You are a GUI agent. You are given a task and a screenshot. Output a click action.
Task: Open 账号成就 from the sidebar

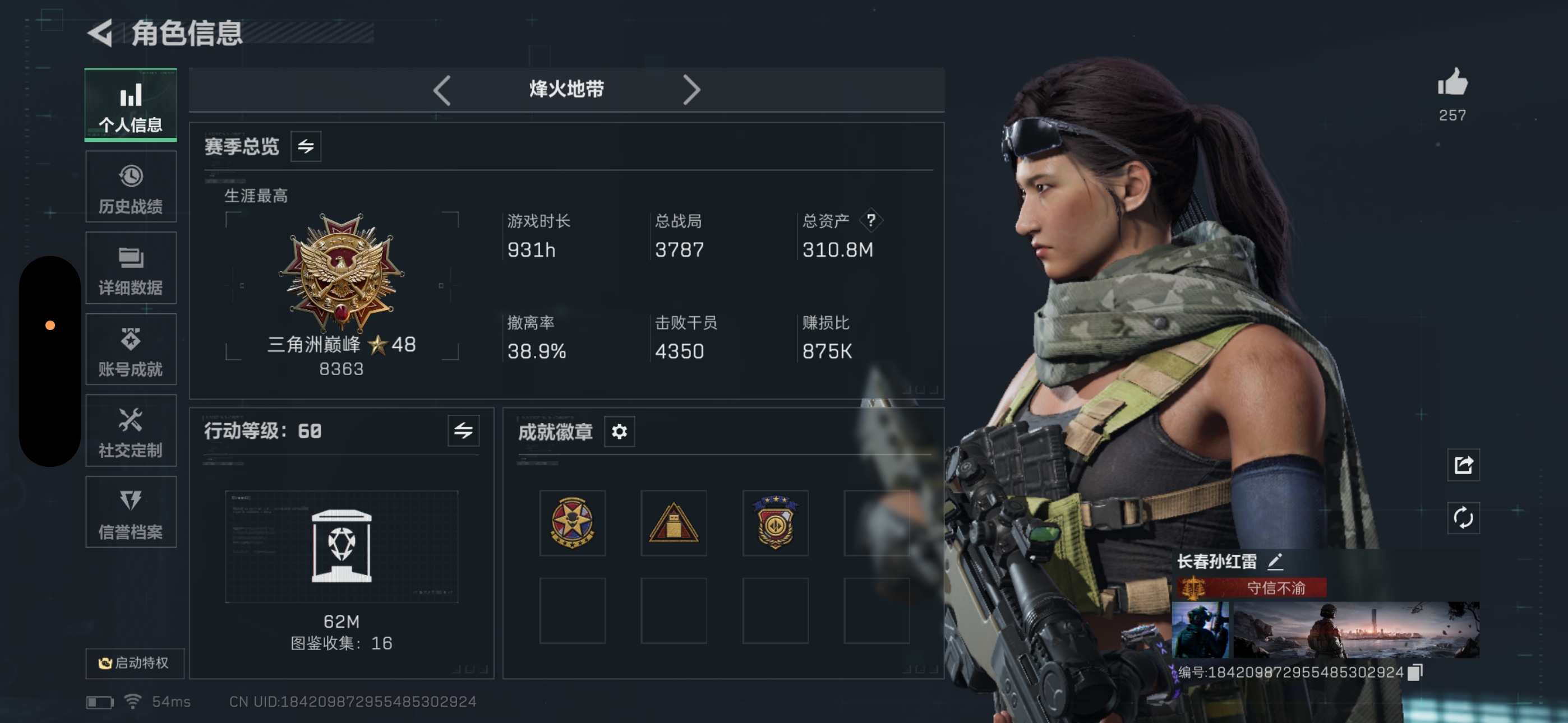point(130,349)
